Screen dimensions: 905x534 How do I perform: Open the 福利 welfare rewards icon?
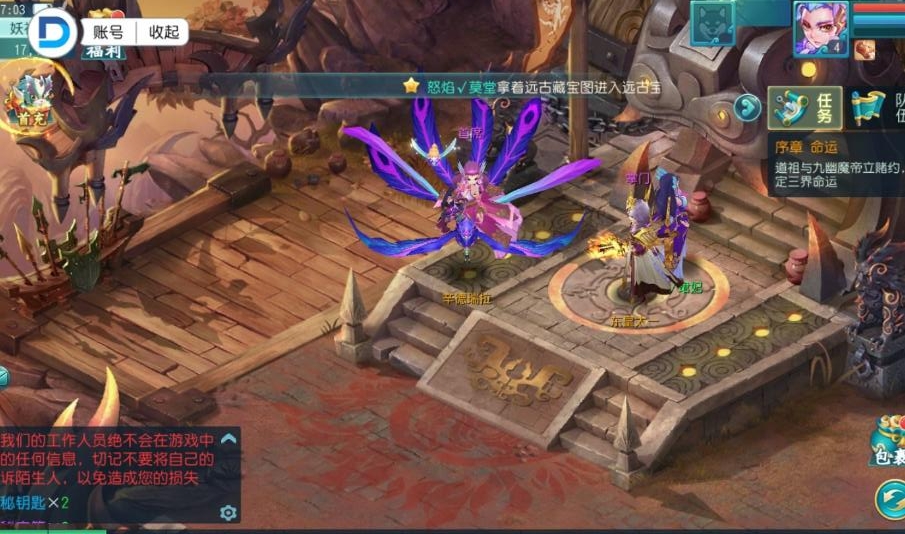pos(103,50)
